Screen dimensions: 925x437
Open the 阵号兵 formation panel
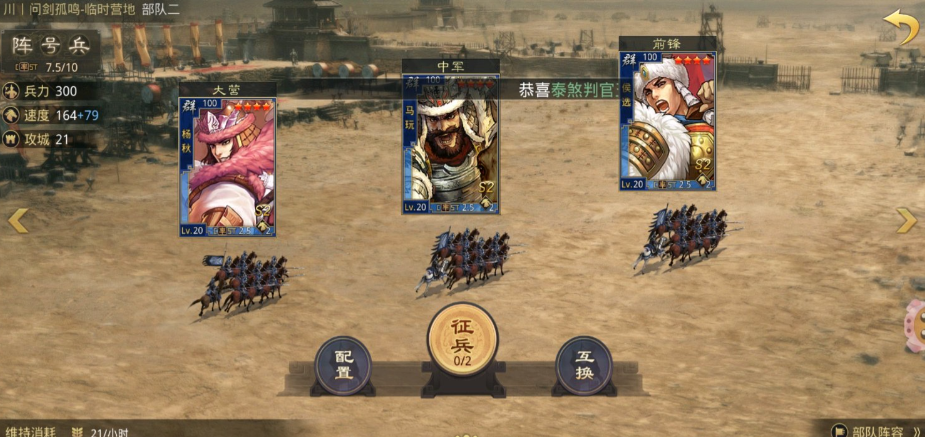(x=50, y=45)
